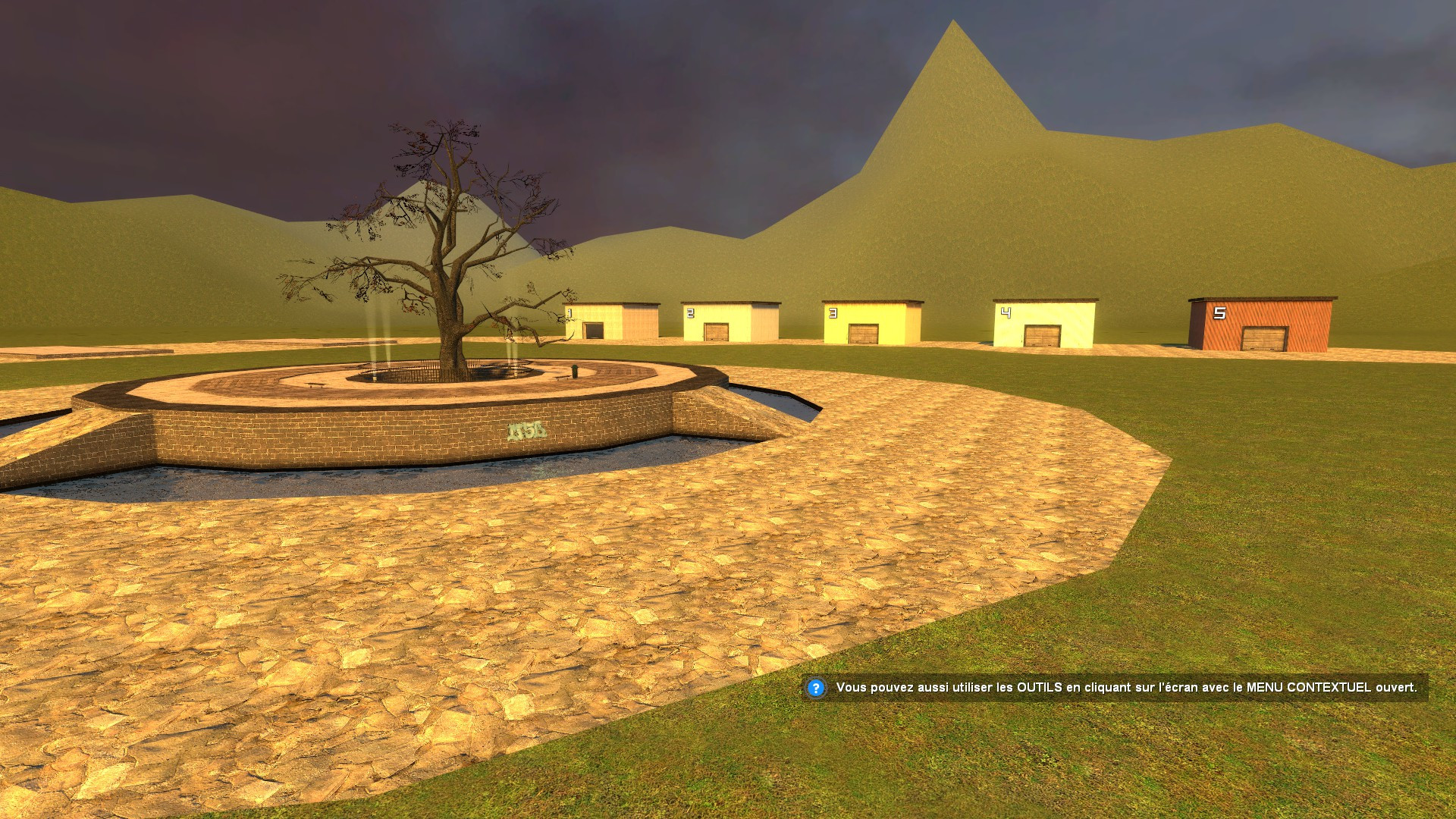This screenshot has height=819, width=1456.
Task: Click the dark doorway of garage 1
Action: tap(594, 331)
